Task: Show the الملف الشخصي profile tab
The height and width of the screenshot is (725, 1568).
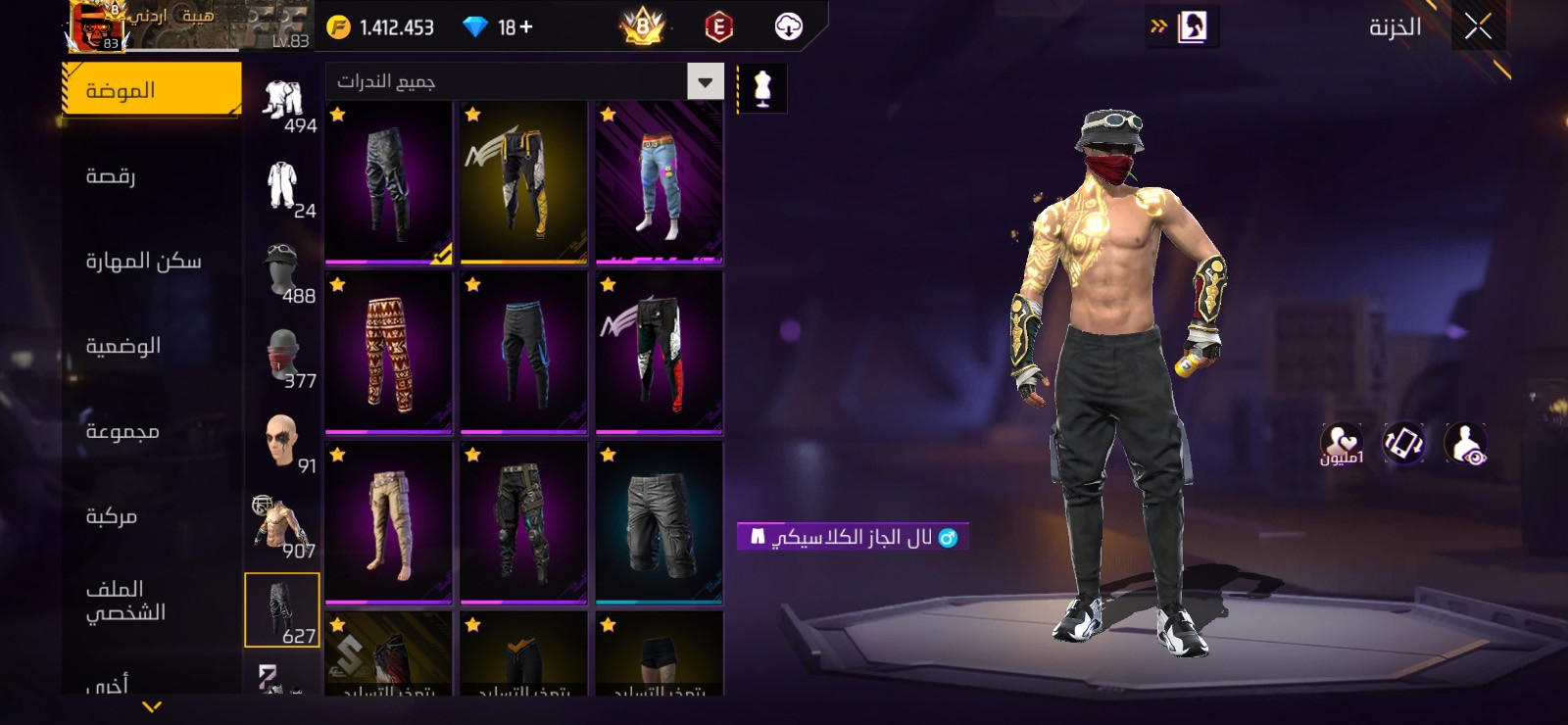Action: (152, 601)
